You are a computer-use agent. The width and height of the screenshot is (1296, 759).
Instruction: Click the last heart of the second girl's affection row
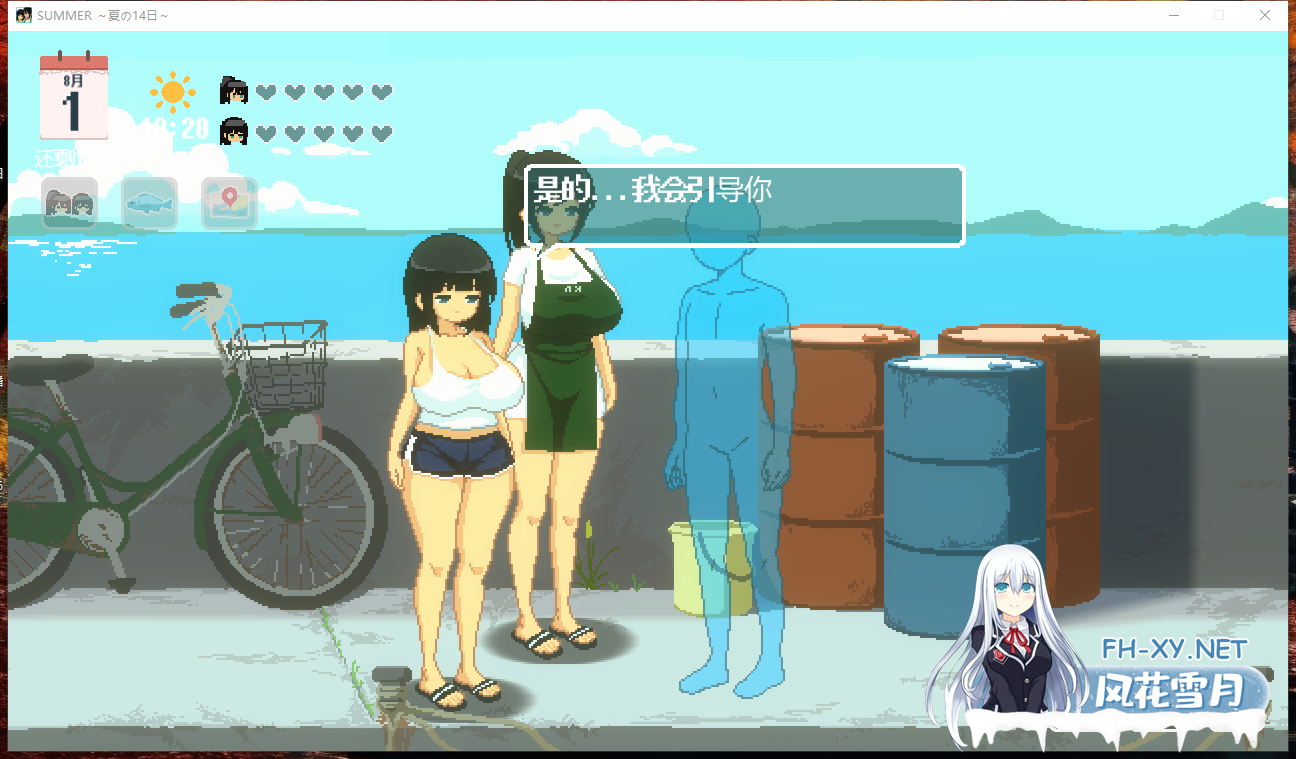tap(382, 129)
